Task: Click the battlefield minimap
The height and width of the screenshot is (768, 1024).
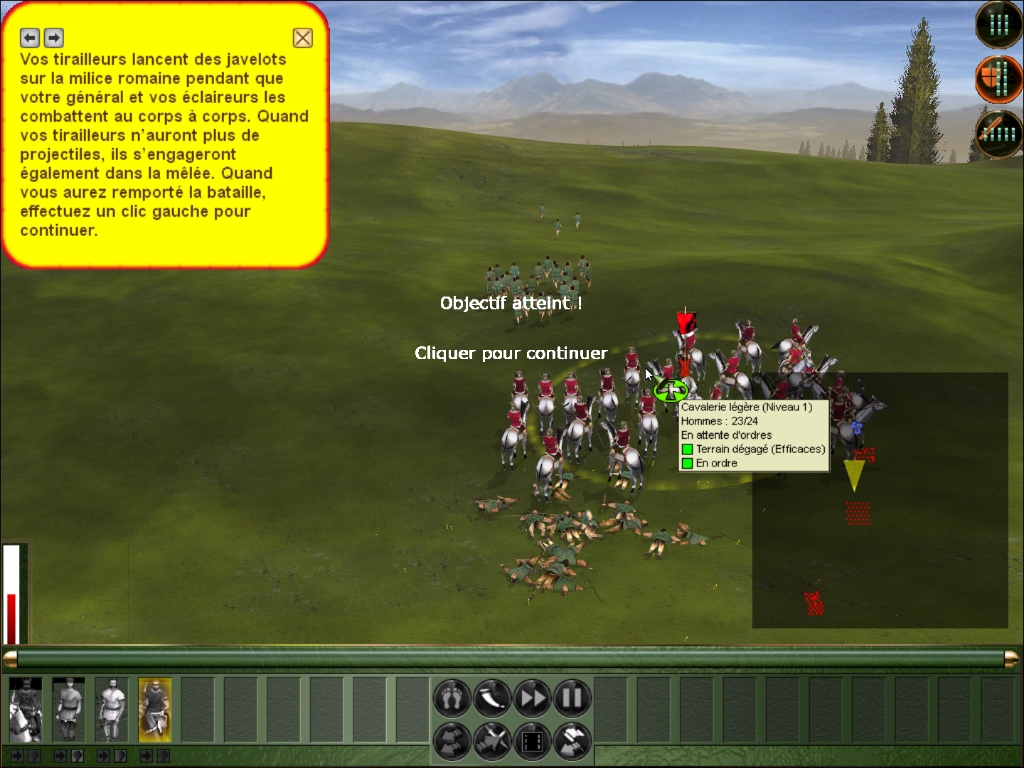Action: click(x=879, y=500)
